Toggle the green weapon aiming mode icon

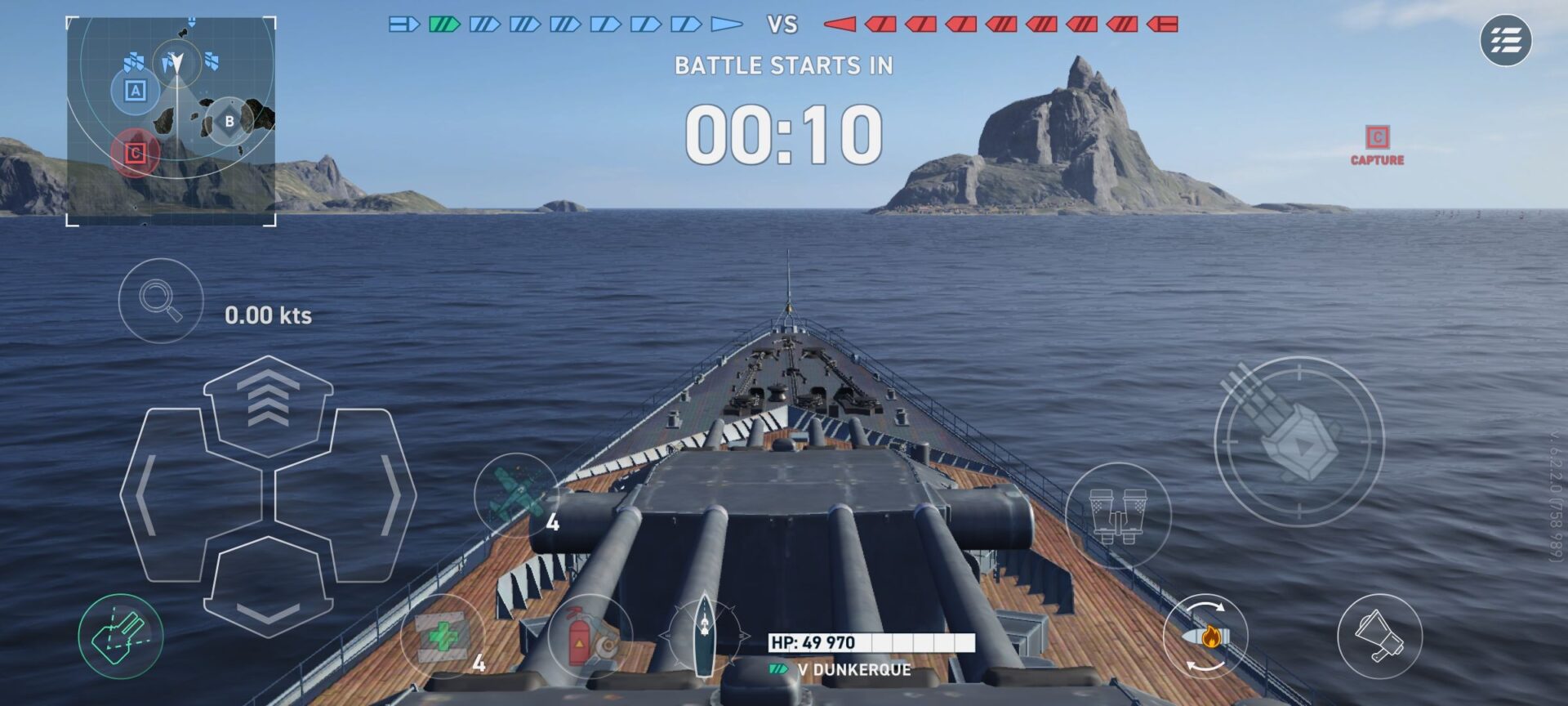coord(121,637)
